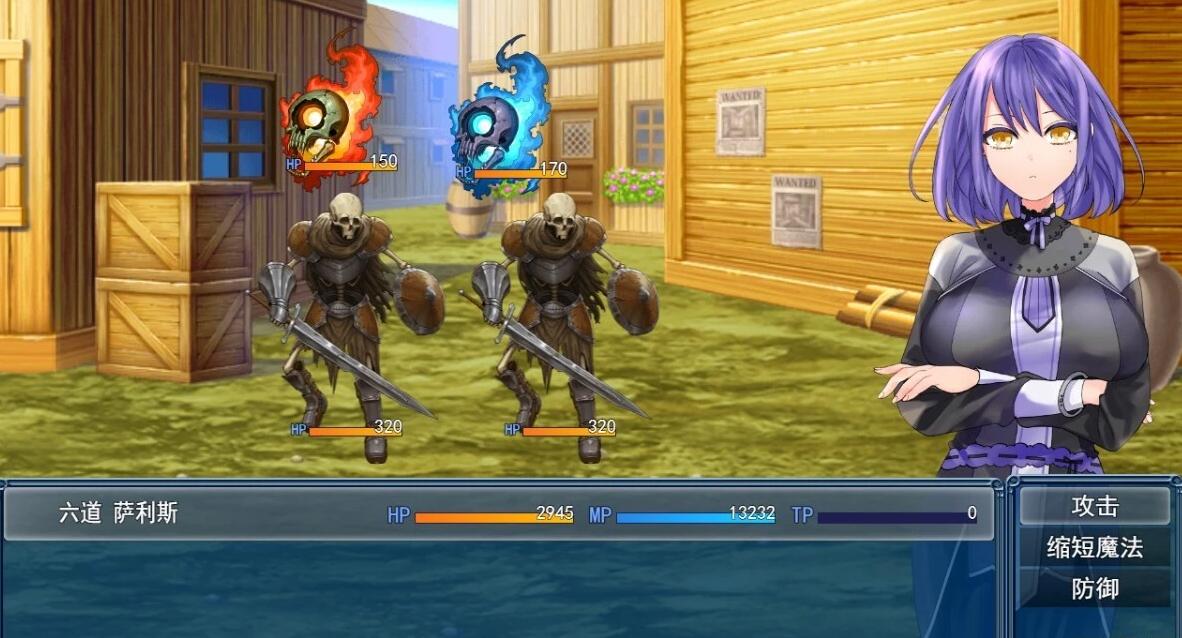Pick the 防御 defend command
1182x638 pixels.
pos(1094,589)
